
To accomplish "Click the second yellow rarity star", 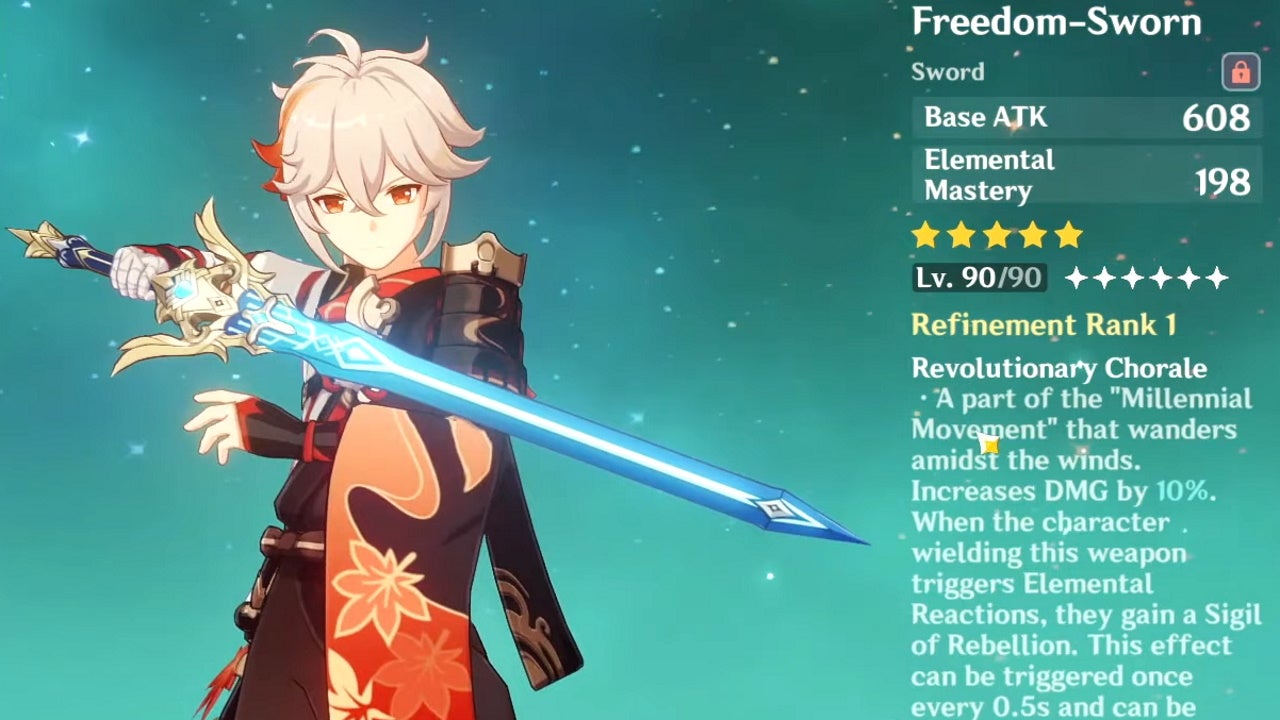I will [963, 234].
